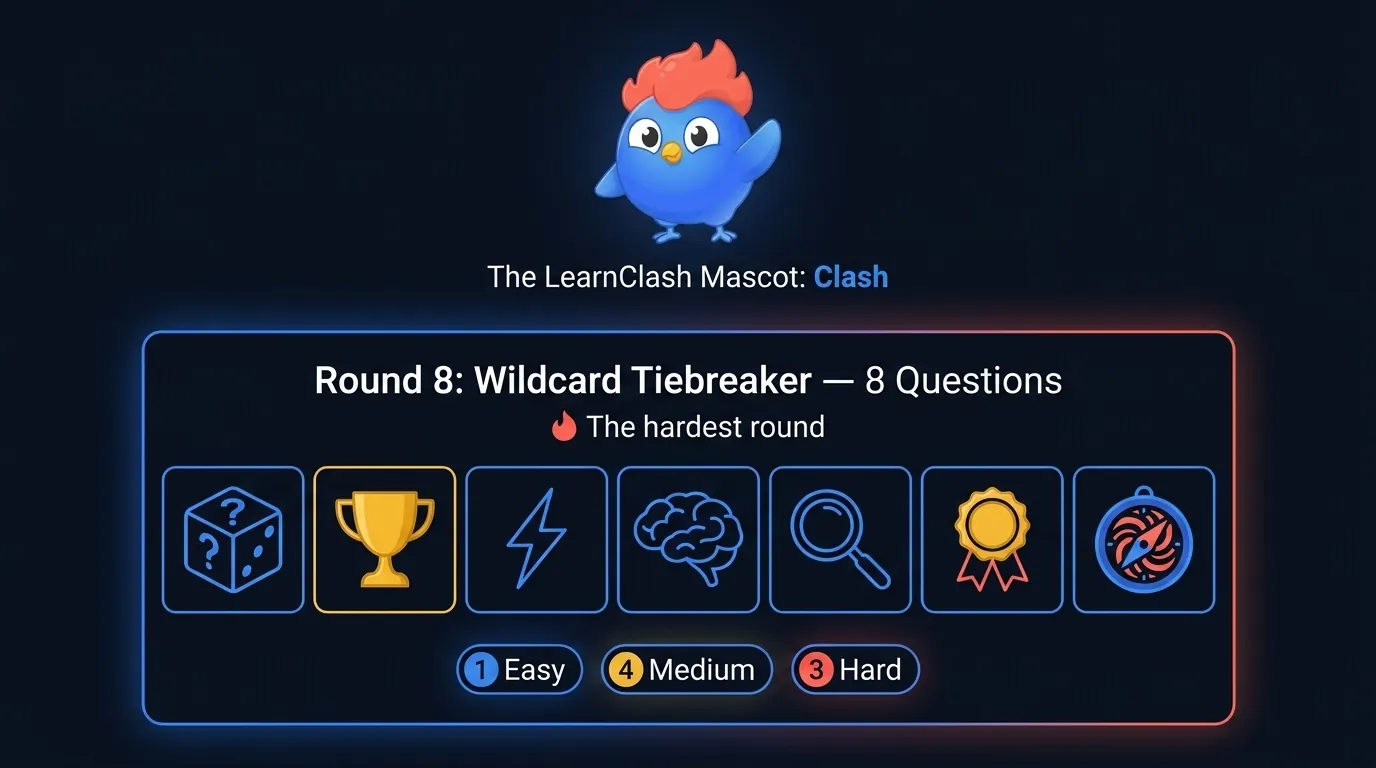Click the Round 8: Wildcard Tiebreaker title

(562, 381)
